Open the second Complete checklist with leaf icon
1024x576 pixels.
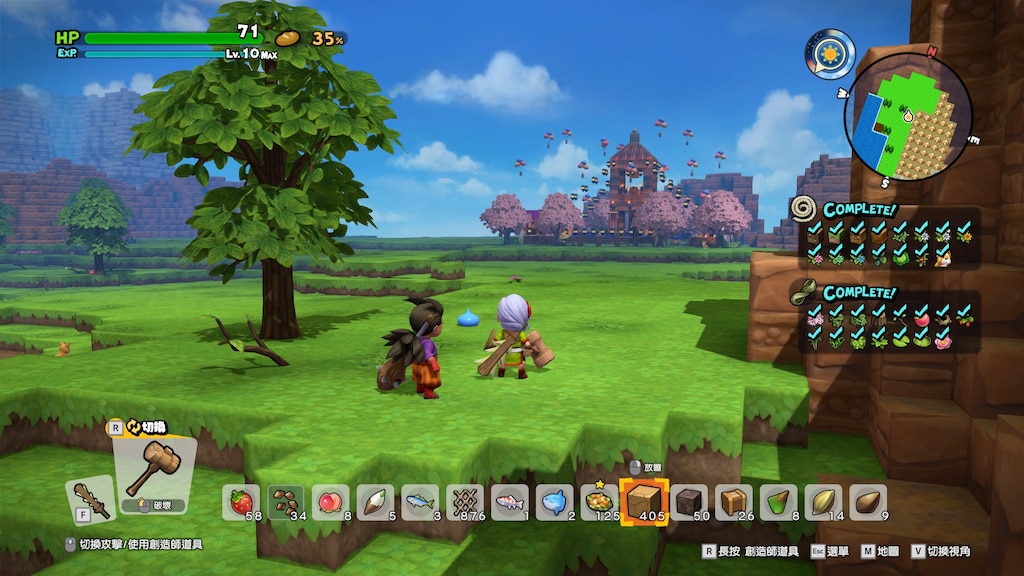882,320
